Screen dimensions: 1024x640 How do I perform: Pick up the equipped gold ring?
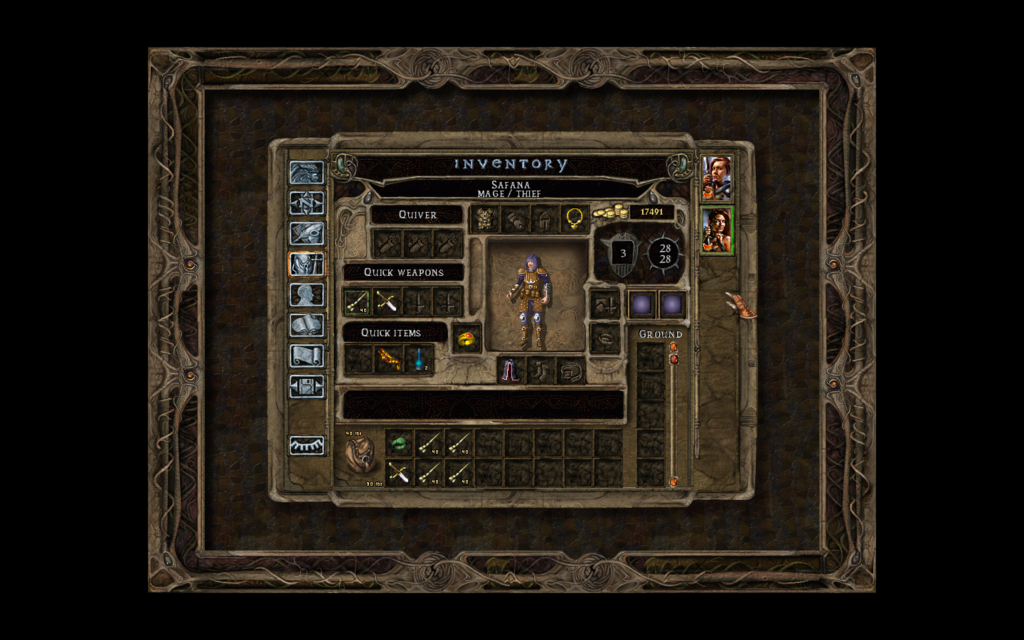point(467,338)
